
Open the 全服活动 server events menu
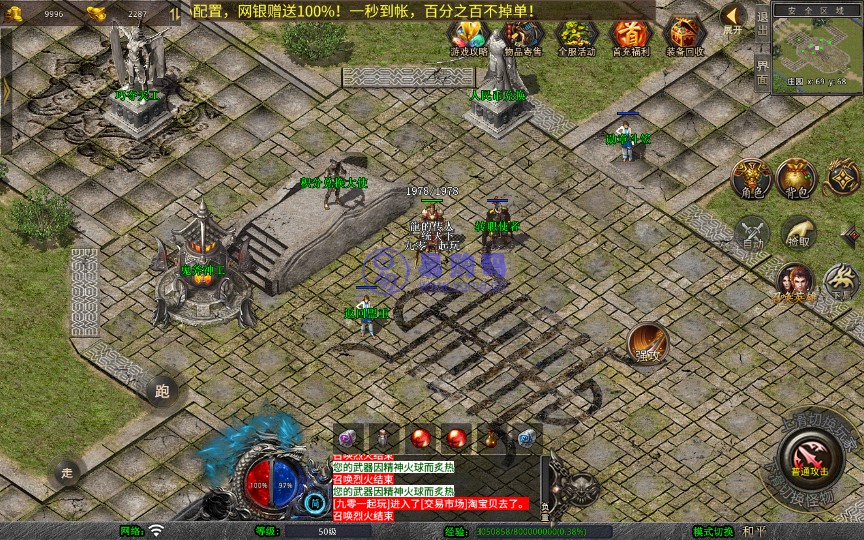tap(575, 37)
